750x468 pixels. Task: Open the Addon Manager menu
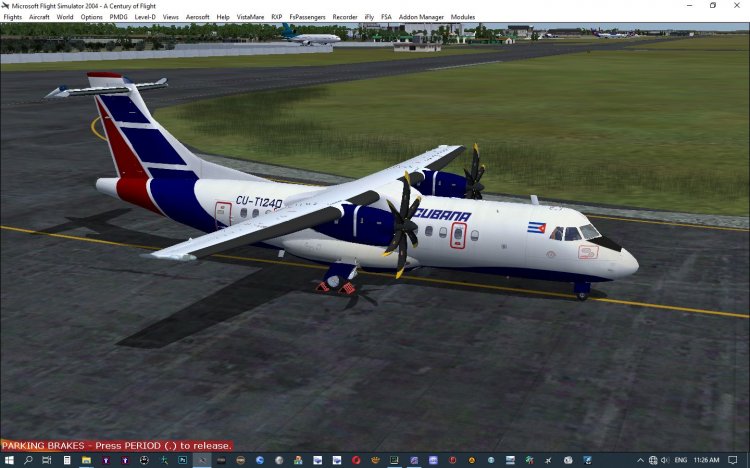pyautogui.click(x=418, y=17)
